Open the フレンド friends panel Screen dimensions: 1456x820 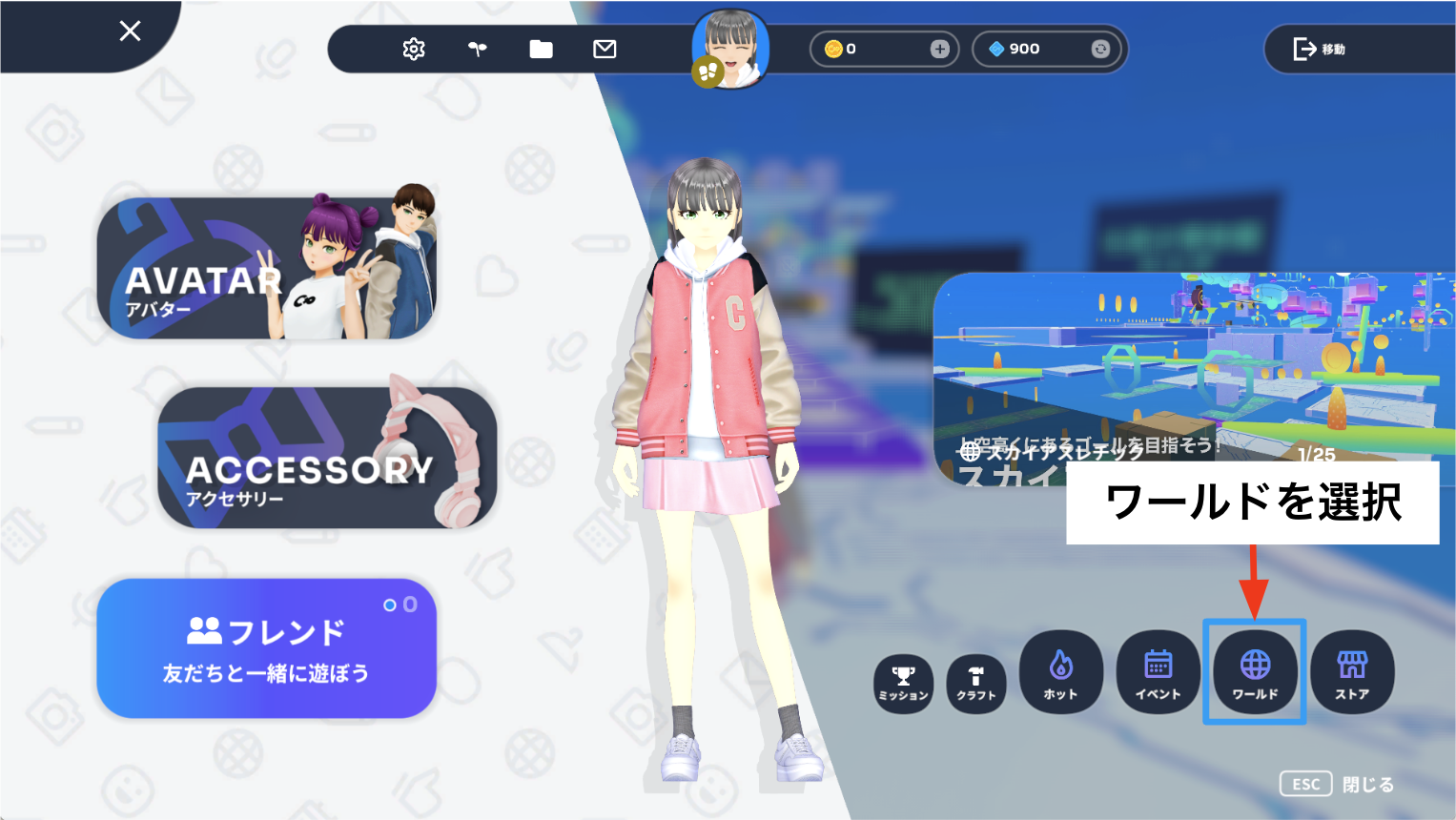tap(266, 648)
